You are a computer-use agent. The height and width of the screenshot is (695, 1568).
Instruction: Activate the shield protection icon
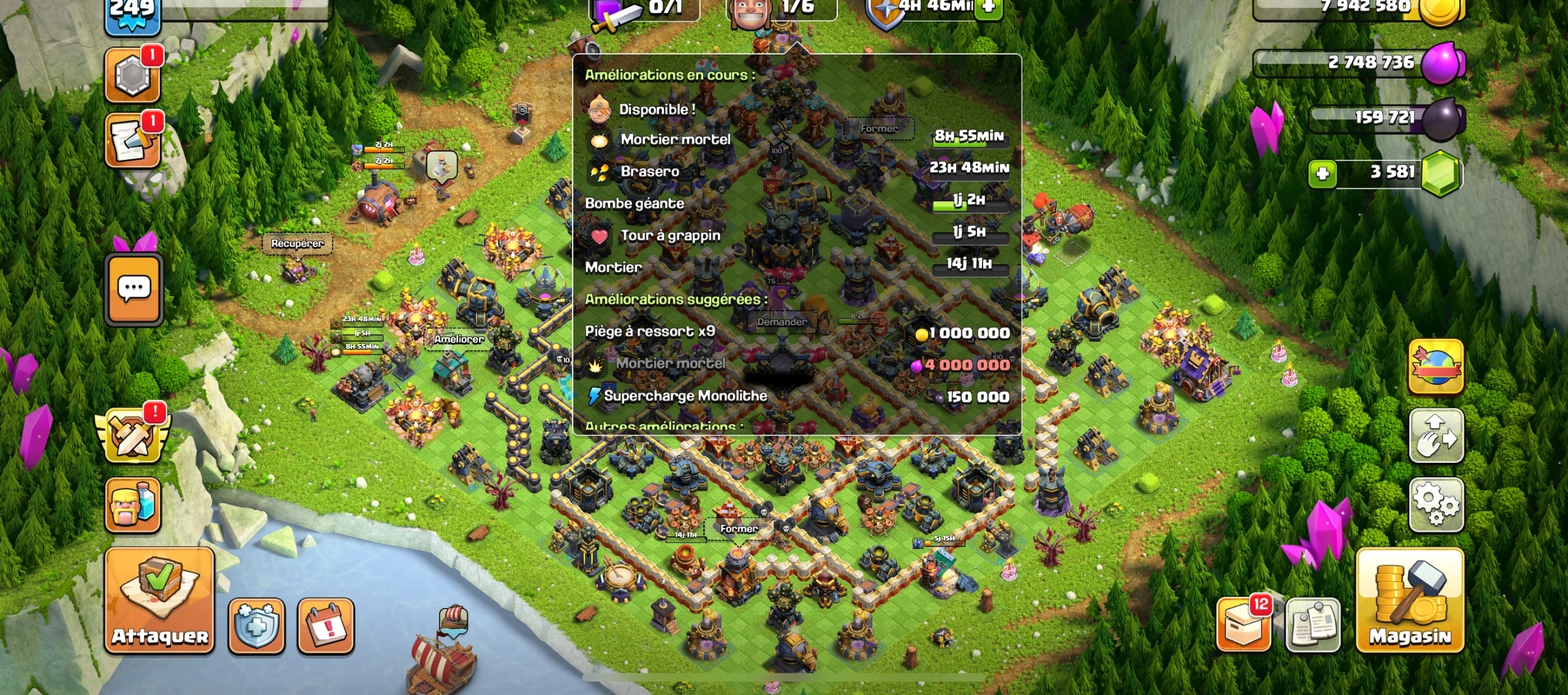pos(257,625)
